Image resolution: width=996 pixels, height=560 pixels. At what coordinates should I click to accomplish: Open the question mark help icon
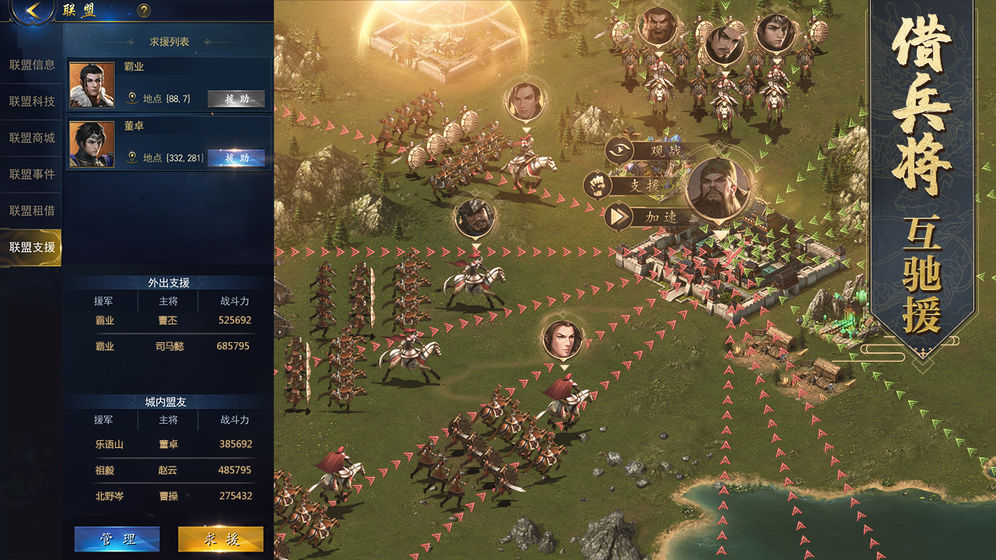tap(144, 11)
